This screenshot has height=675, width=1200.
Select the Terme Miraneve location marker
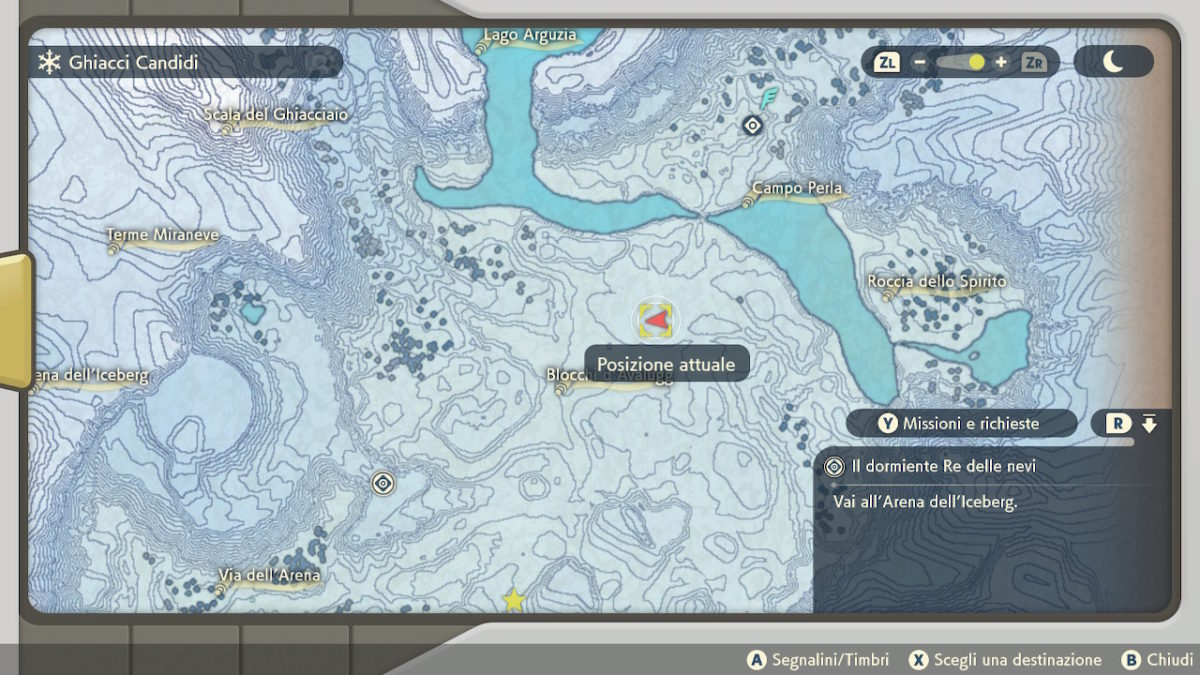(x=163, y=235)
